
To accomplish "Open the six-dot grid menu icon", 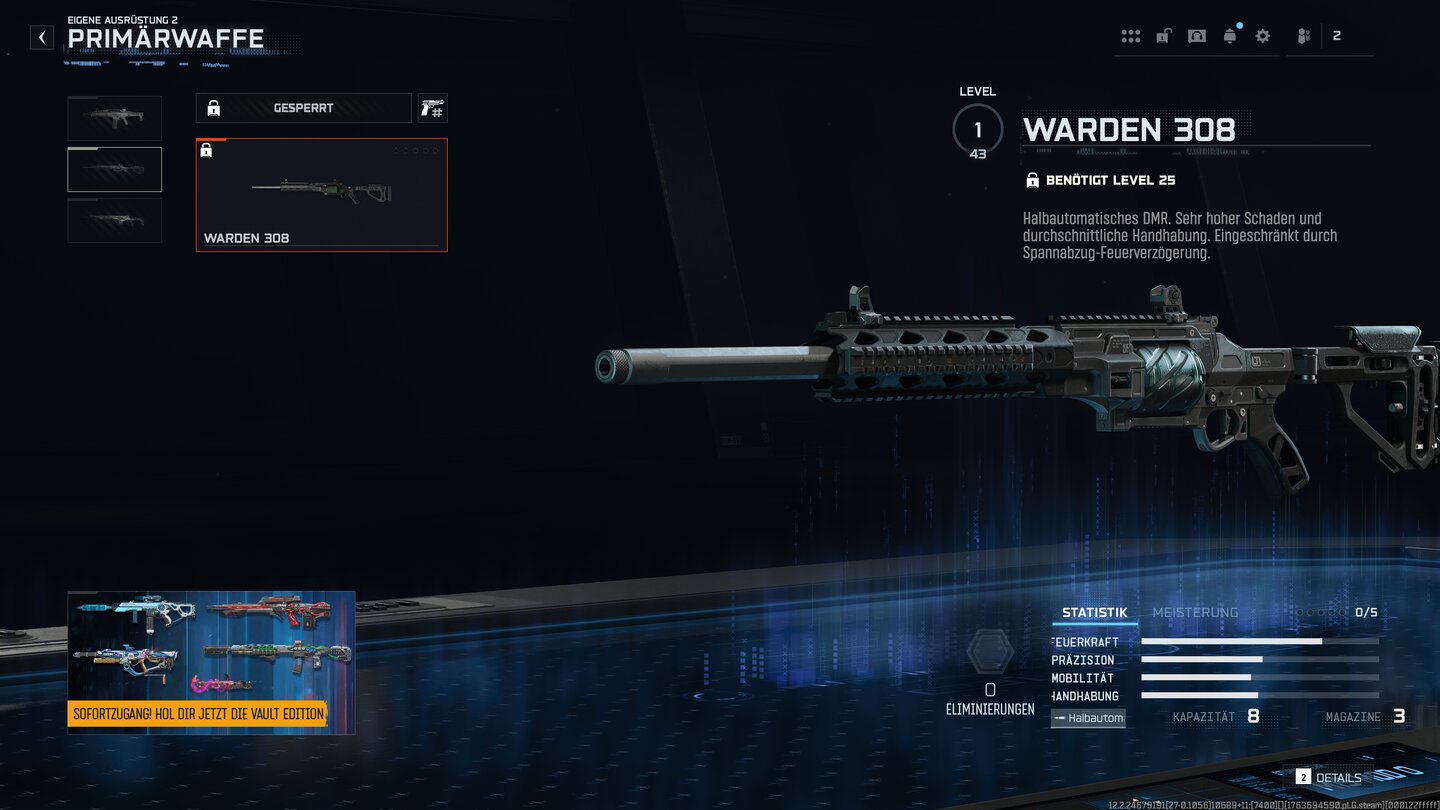I will (x=1131, y=36).
